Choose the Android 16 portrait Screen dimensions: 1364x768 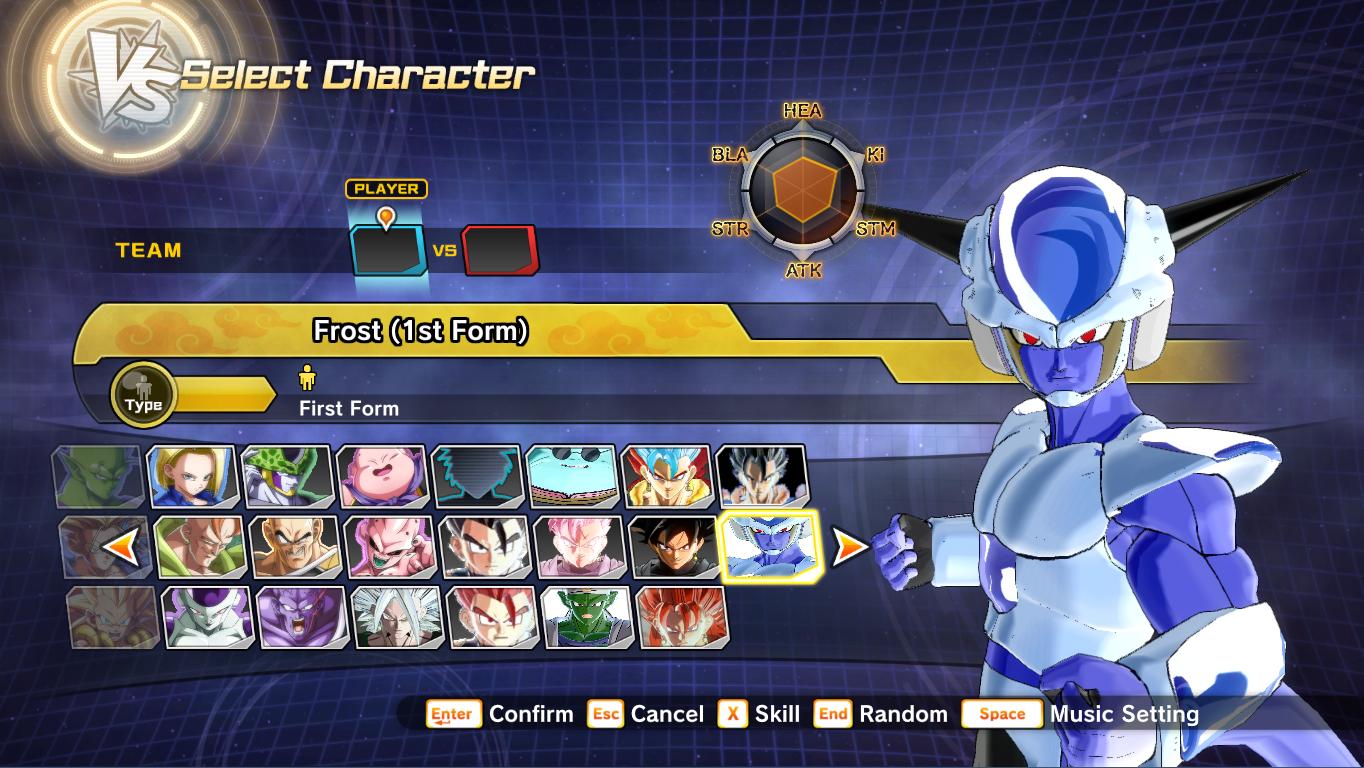click(x=201, y=547)
